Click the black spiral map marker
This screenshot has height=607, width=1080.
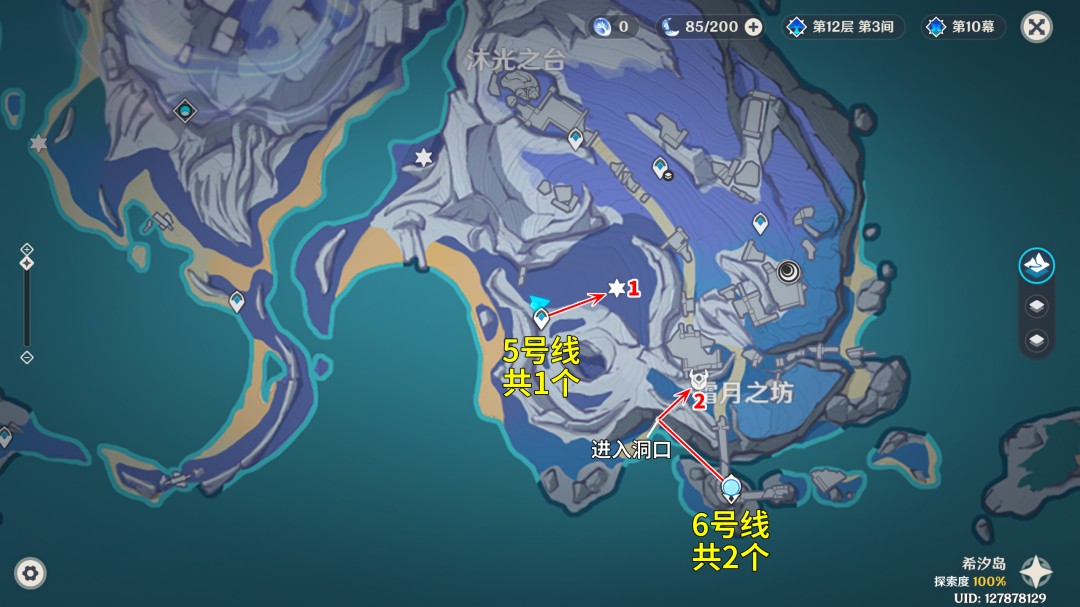coord(789,270)
